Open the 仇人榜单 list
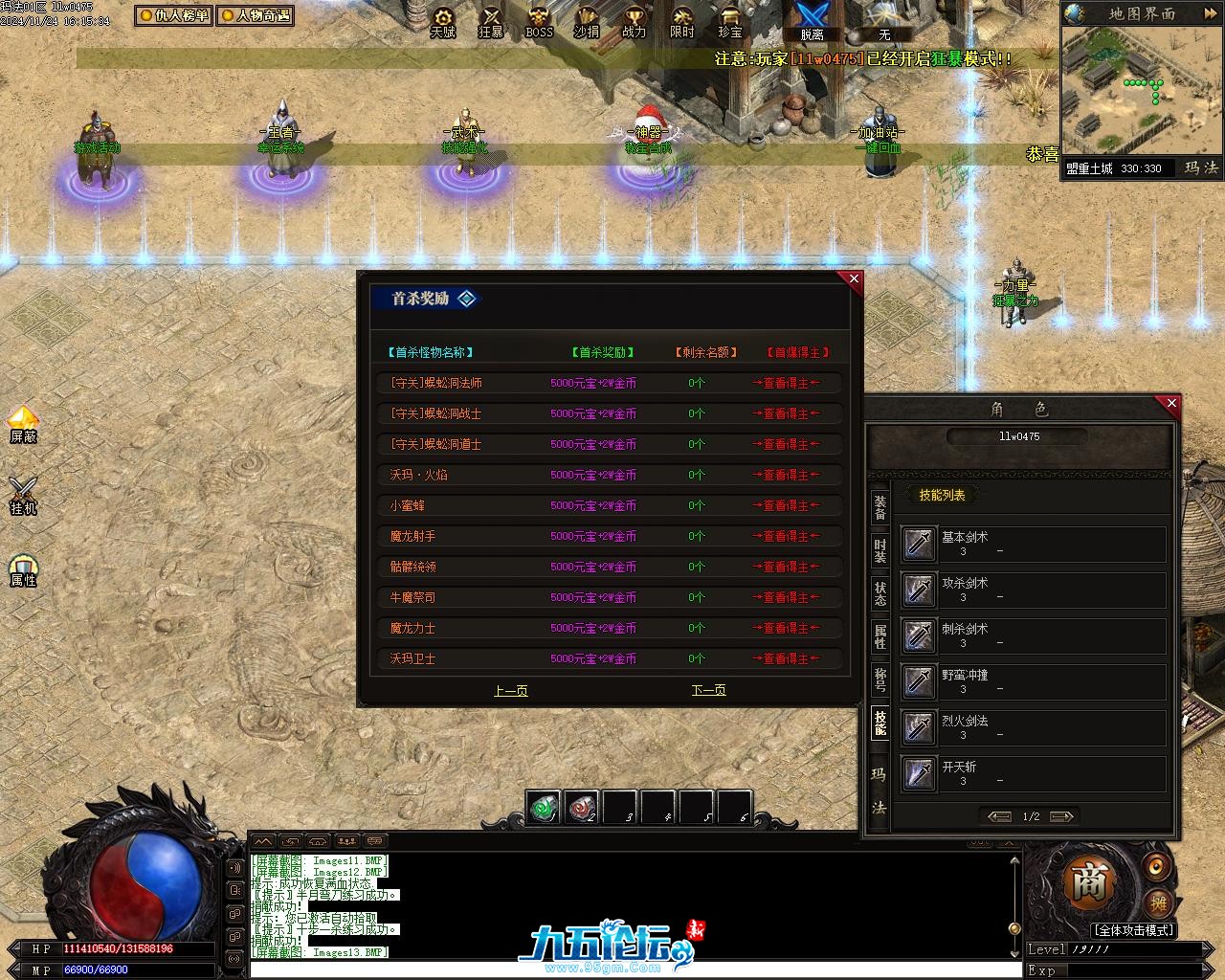Image resolution: width=1225 pixels, height=980 pixels. coord(173,15)
